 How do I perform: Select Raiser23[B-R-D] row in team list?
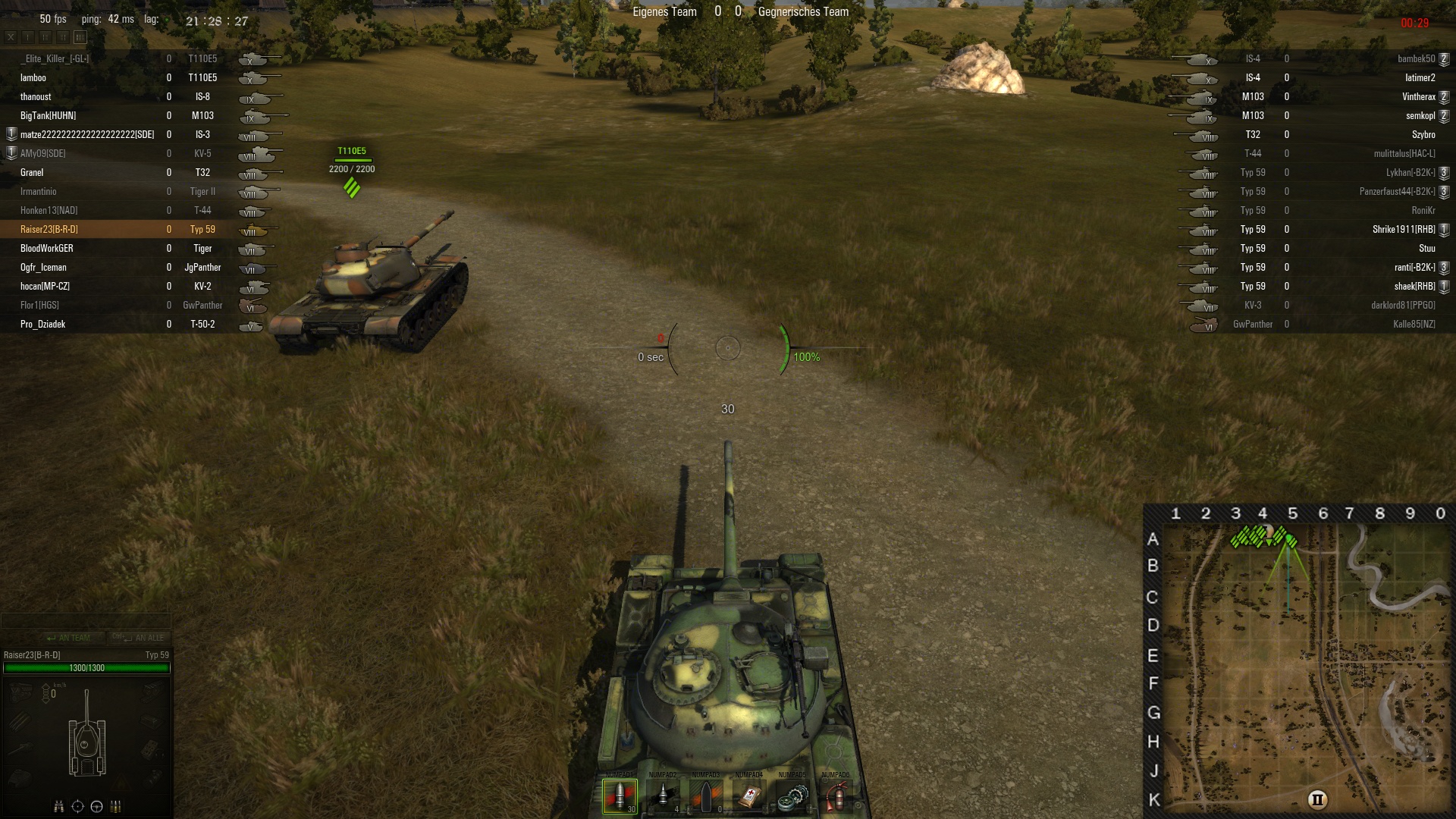click(x=49, y=229)
